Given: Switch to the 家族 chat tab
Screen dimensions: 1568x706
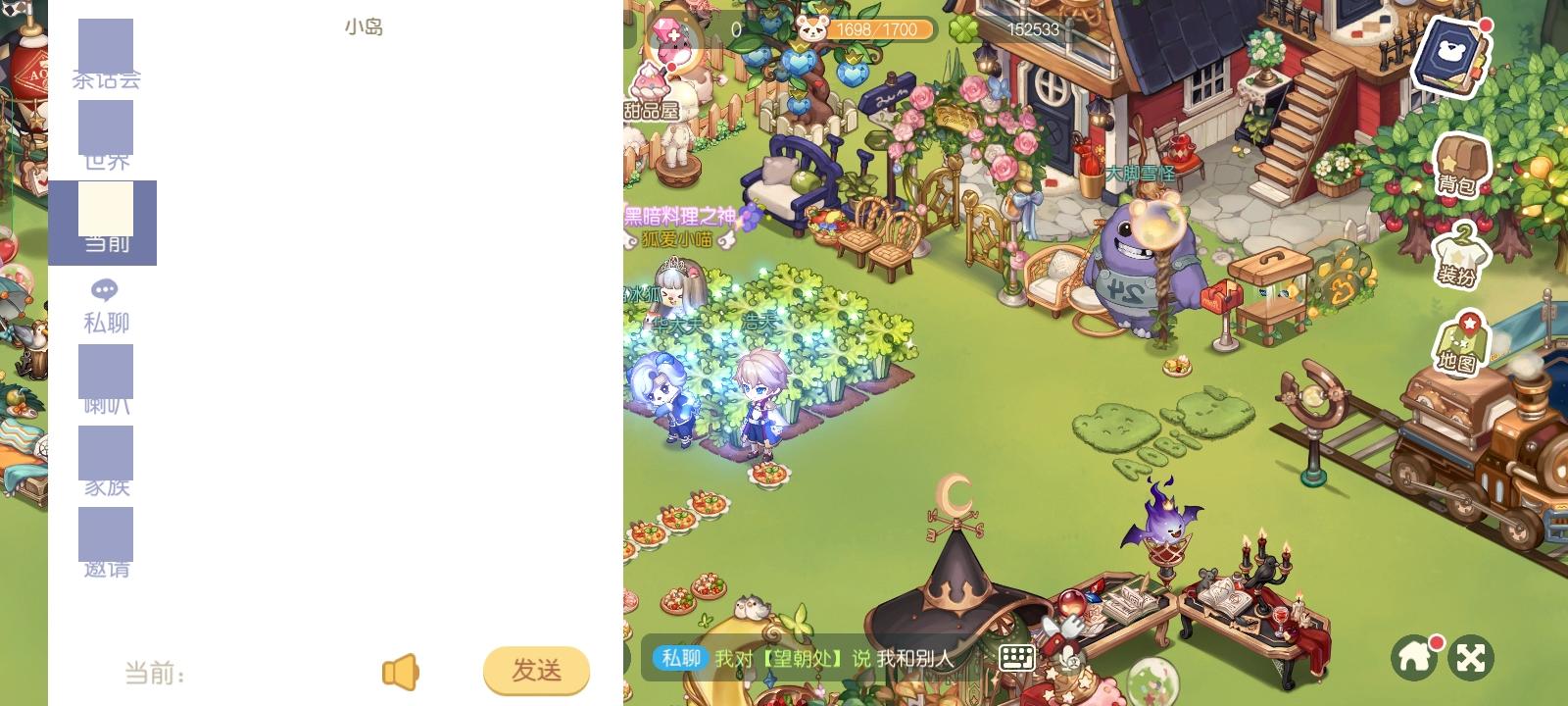Looking at the screenshot, I should 105,458.
